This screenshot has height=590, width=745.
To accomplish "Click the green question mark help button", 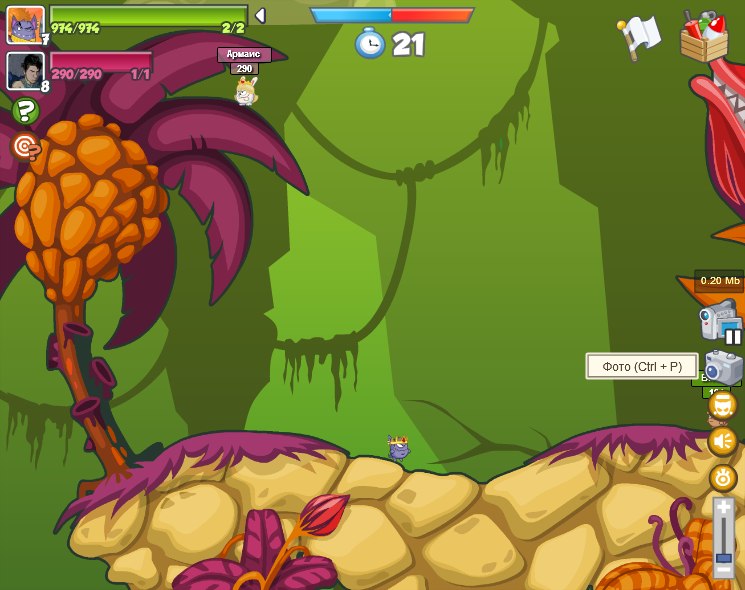I will point(25,110).
